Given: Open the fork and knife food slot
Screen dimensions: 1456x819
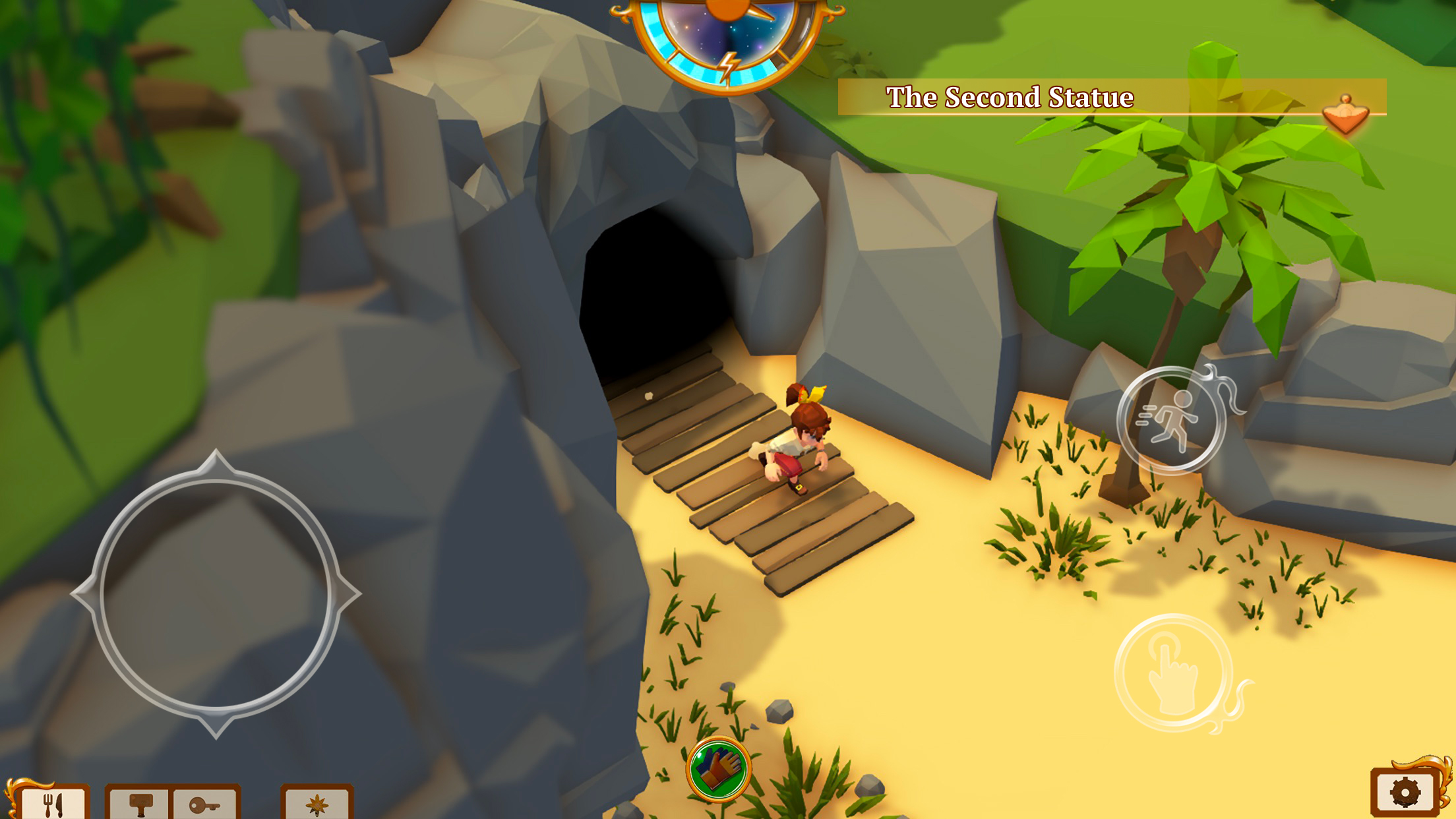Looking at the screenshot, I should coord(53,803).
